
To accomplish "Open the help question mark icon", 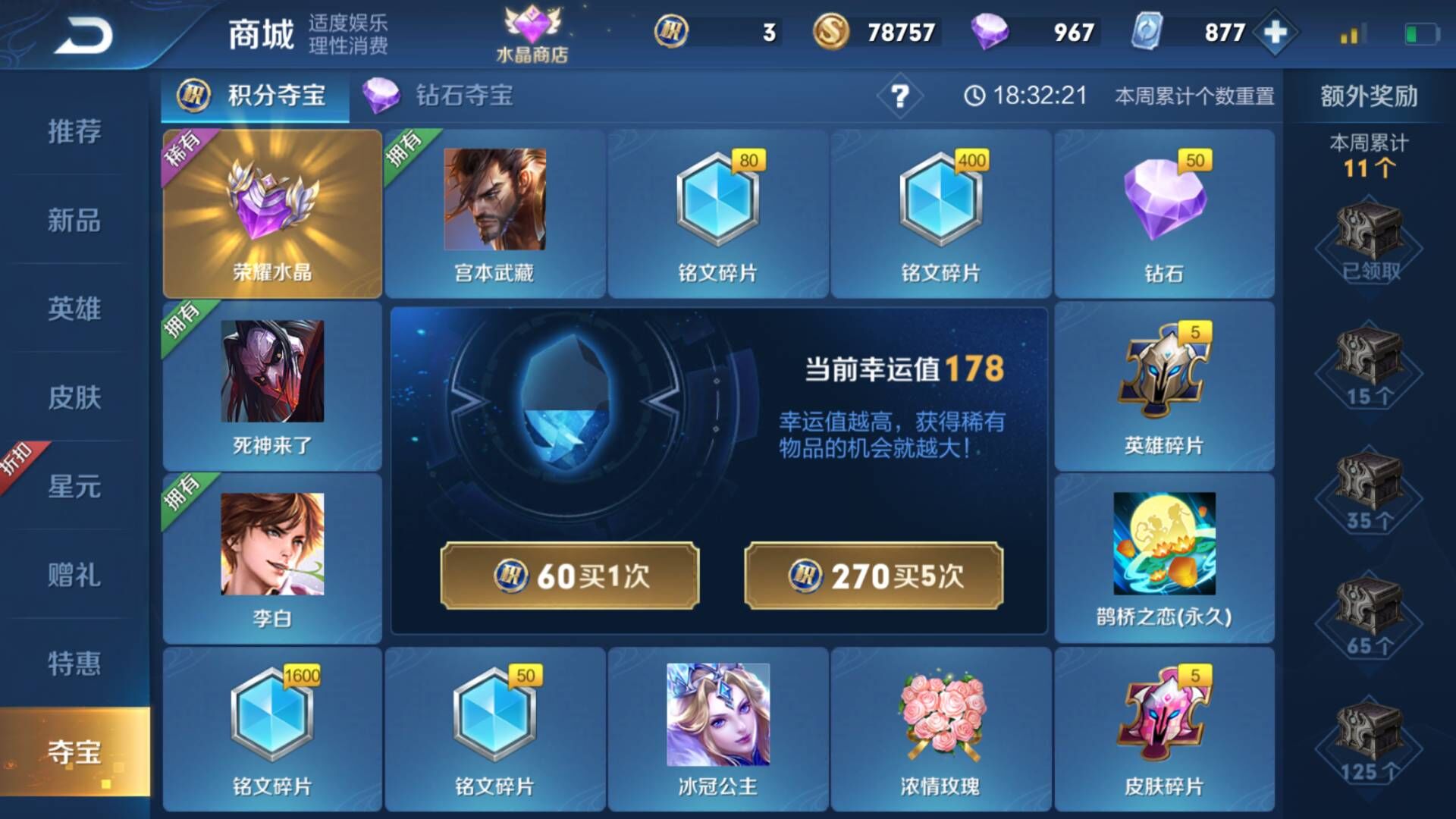I will pos(899,96).
